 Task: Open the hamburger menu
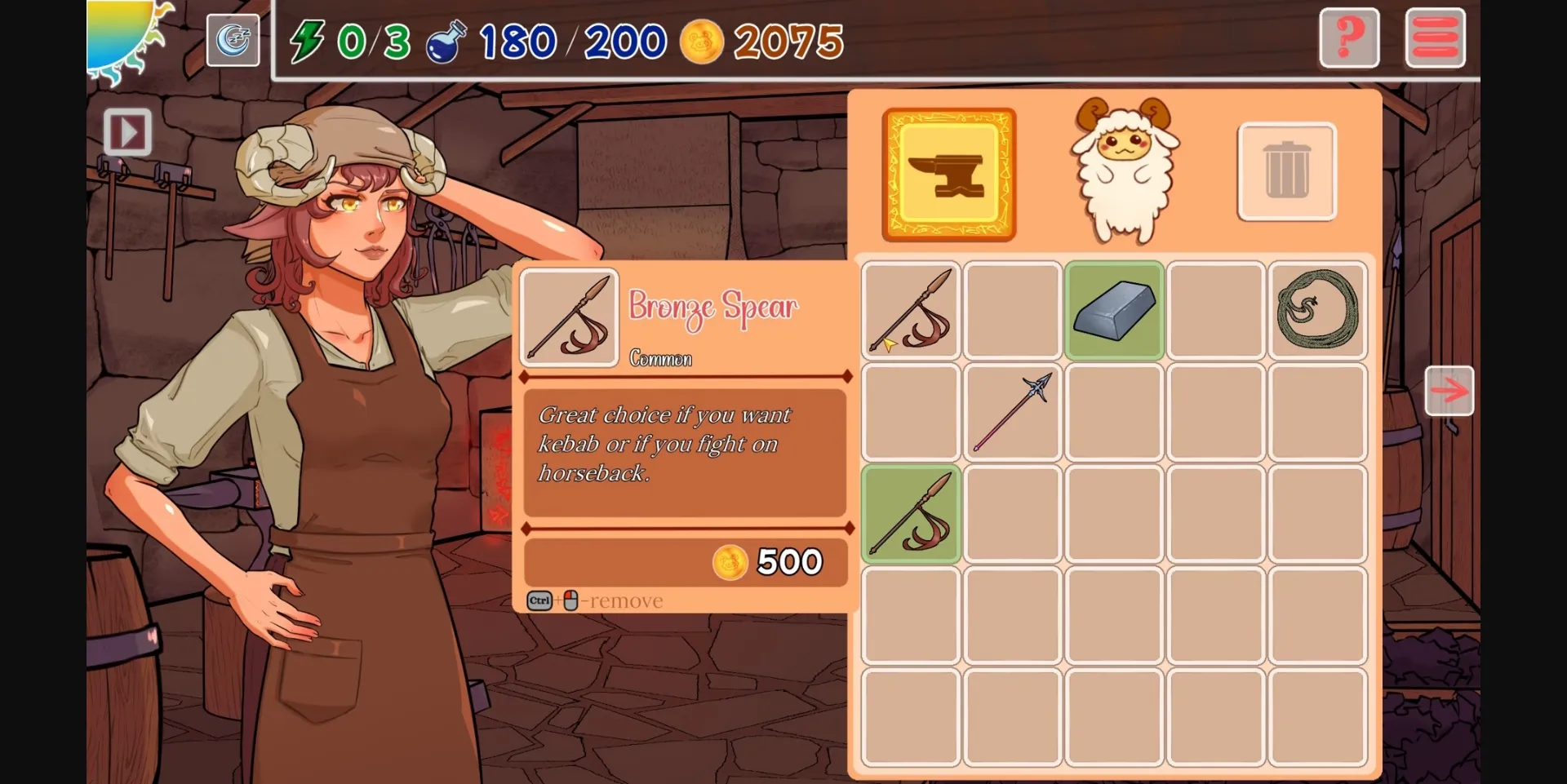[1434, 37]
